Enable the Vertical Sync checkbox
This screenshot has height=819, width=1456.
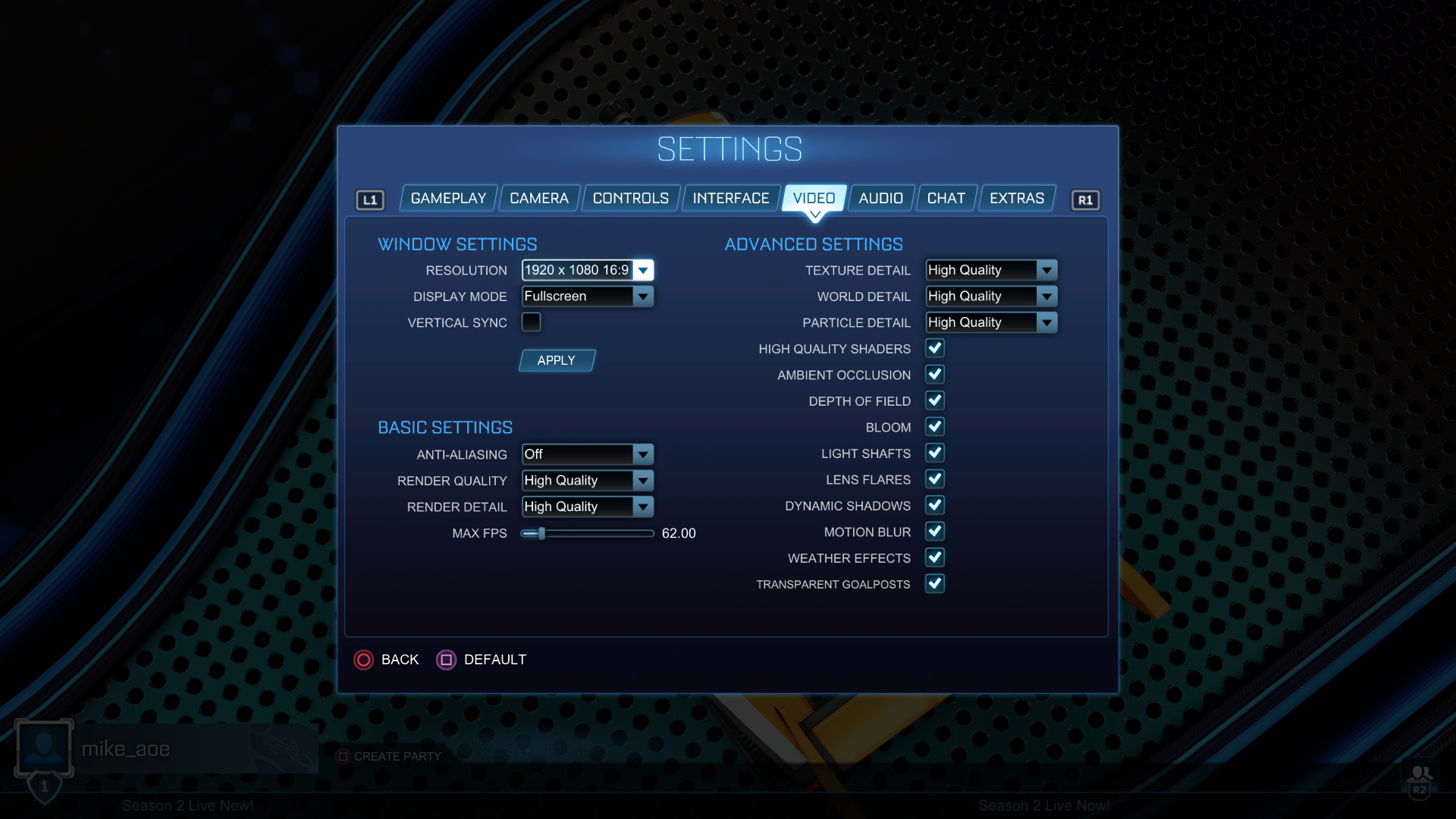531,322
